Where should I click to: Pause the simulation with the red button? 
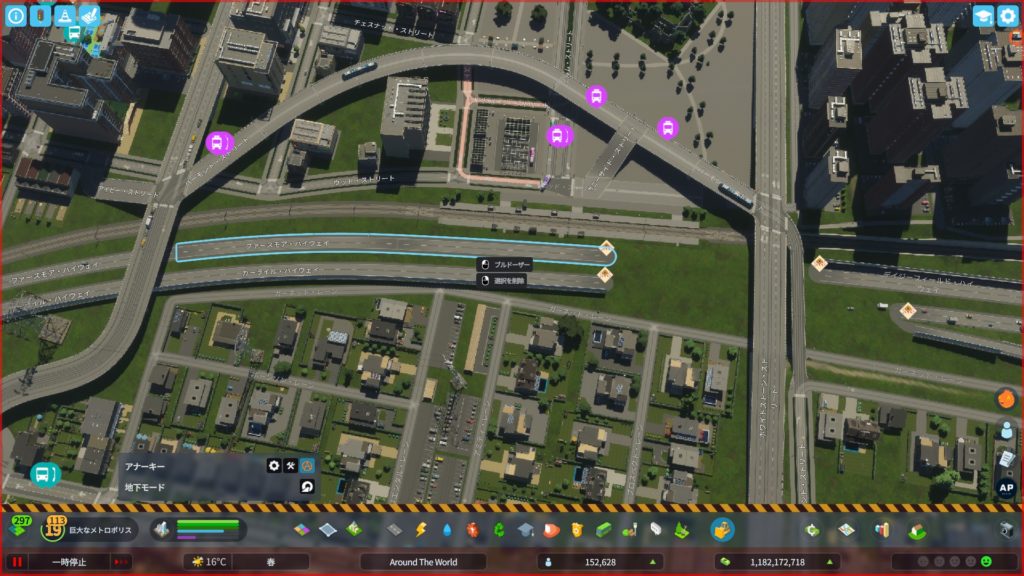click(17, 562)
